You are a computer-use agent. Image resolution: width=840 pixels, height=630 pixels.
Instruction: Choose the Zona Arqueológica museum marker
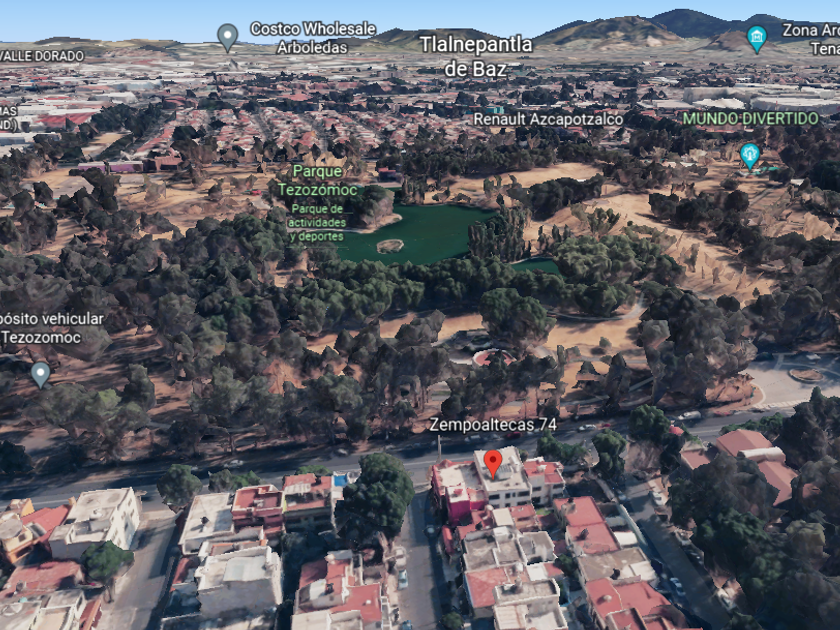757,39
